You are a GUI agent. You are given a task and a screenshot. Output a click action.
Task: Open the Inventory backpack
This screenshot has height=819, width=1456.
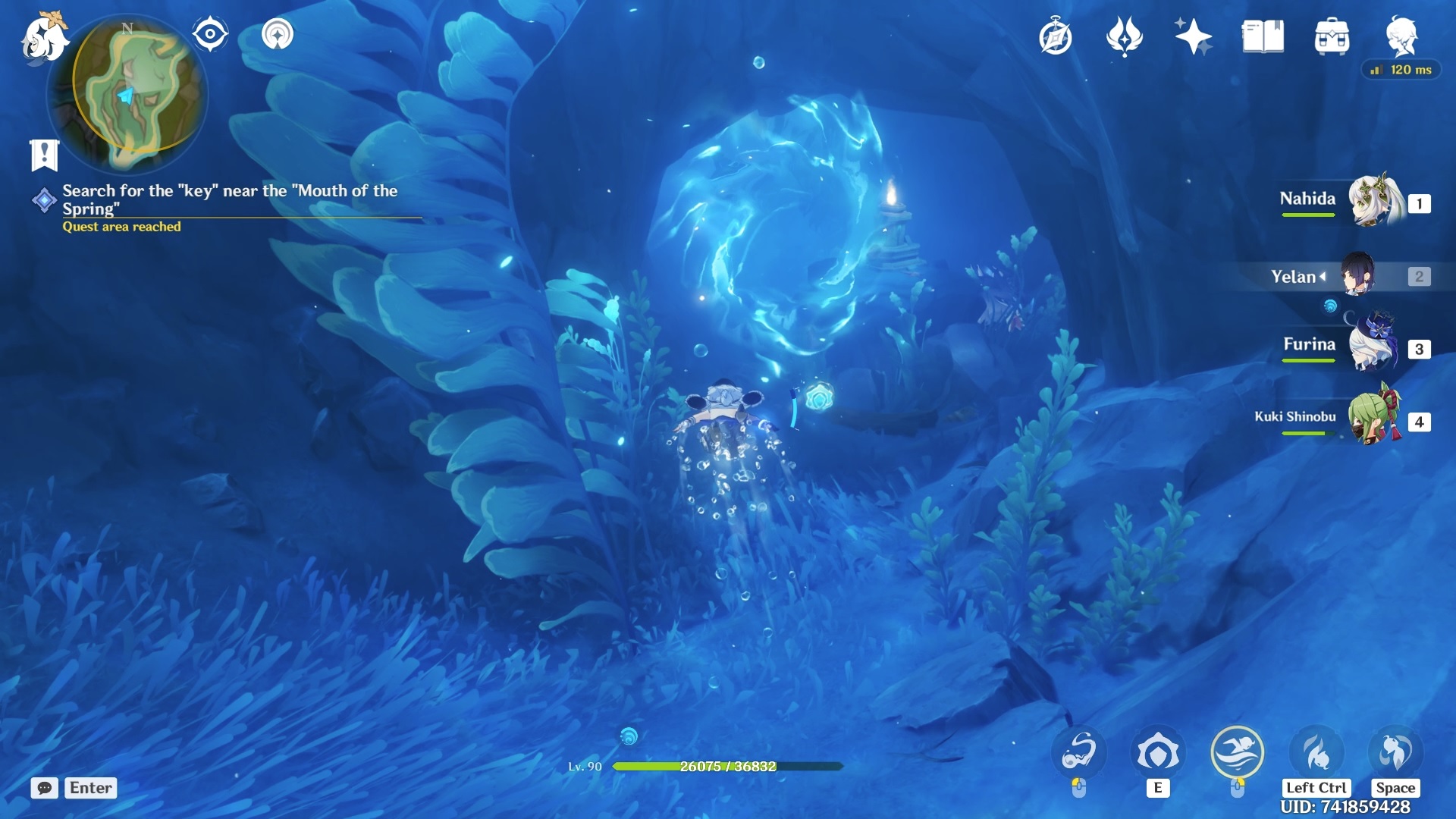coord(1332,36)
